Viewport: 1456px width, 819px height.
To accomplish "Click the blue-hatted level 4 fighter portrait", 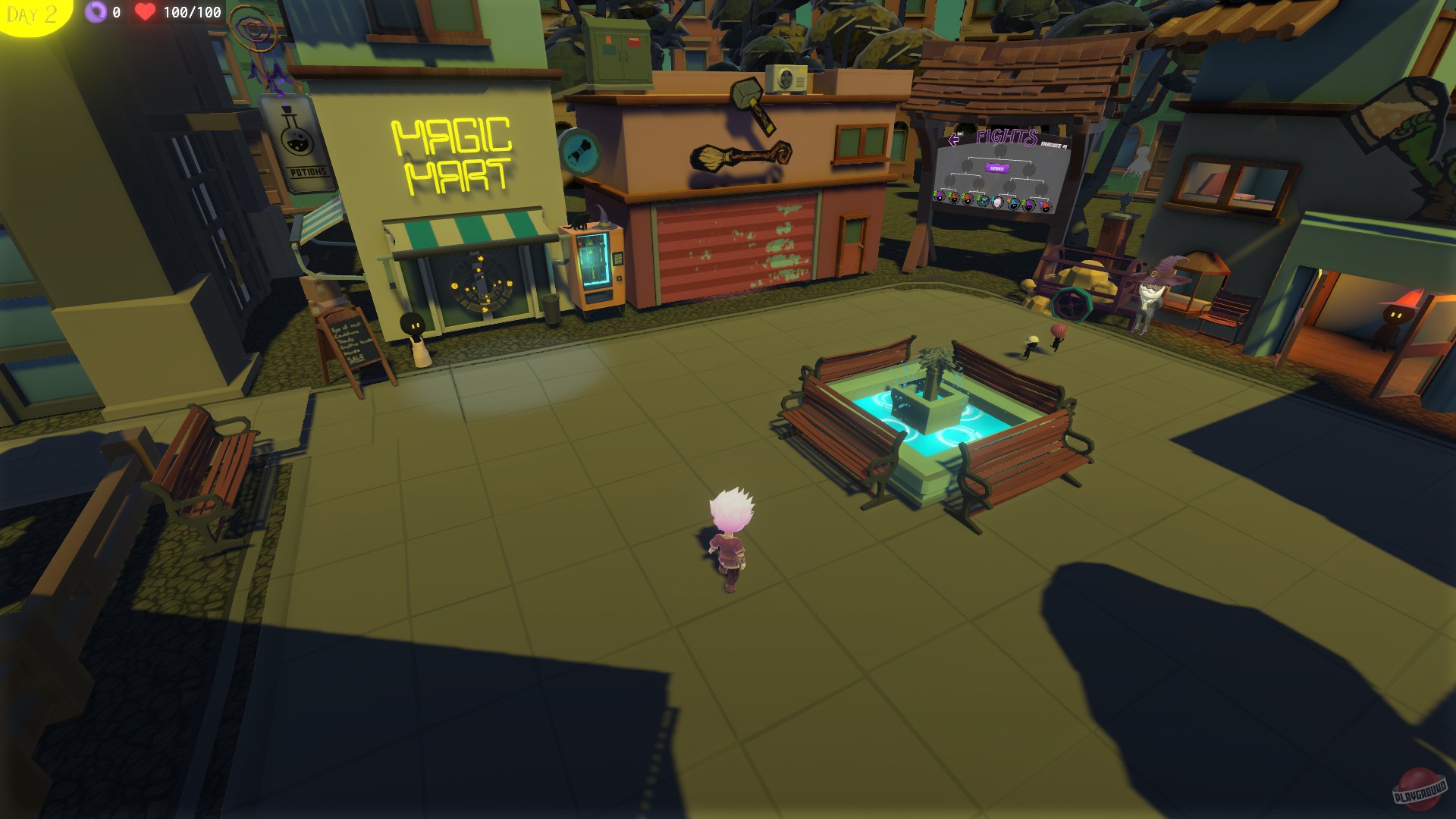I will (x=1014, y=205).
